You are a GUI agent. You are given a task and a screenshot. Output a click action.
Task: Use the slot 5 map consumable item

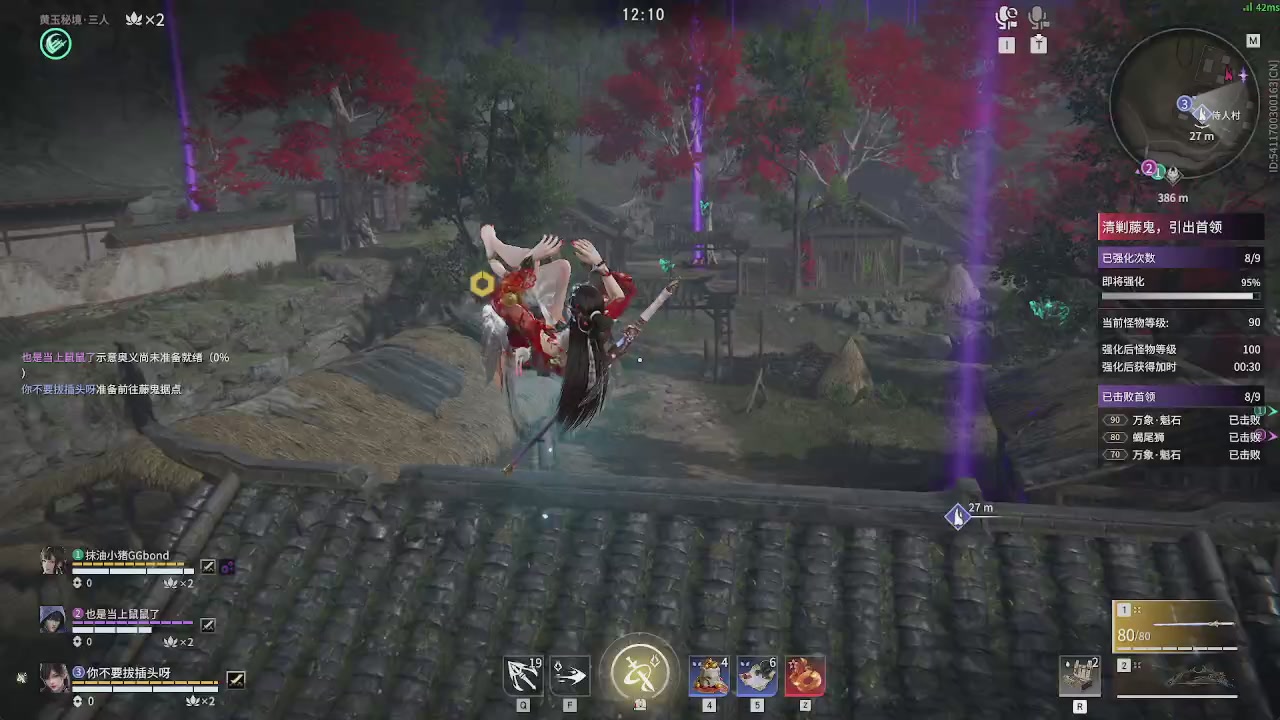click(757, 674)
